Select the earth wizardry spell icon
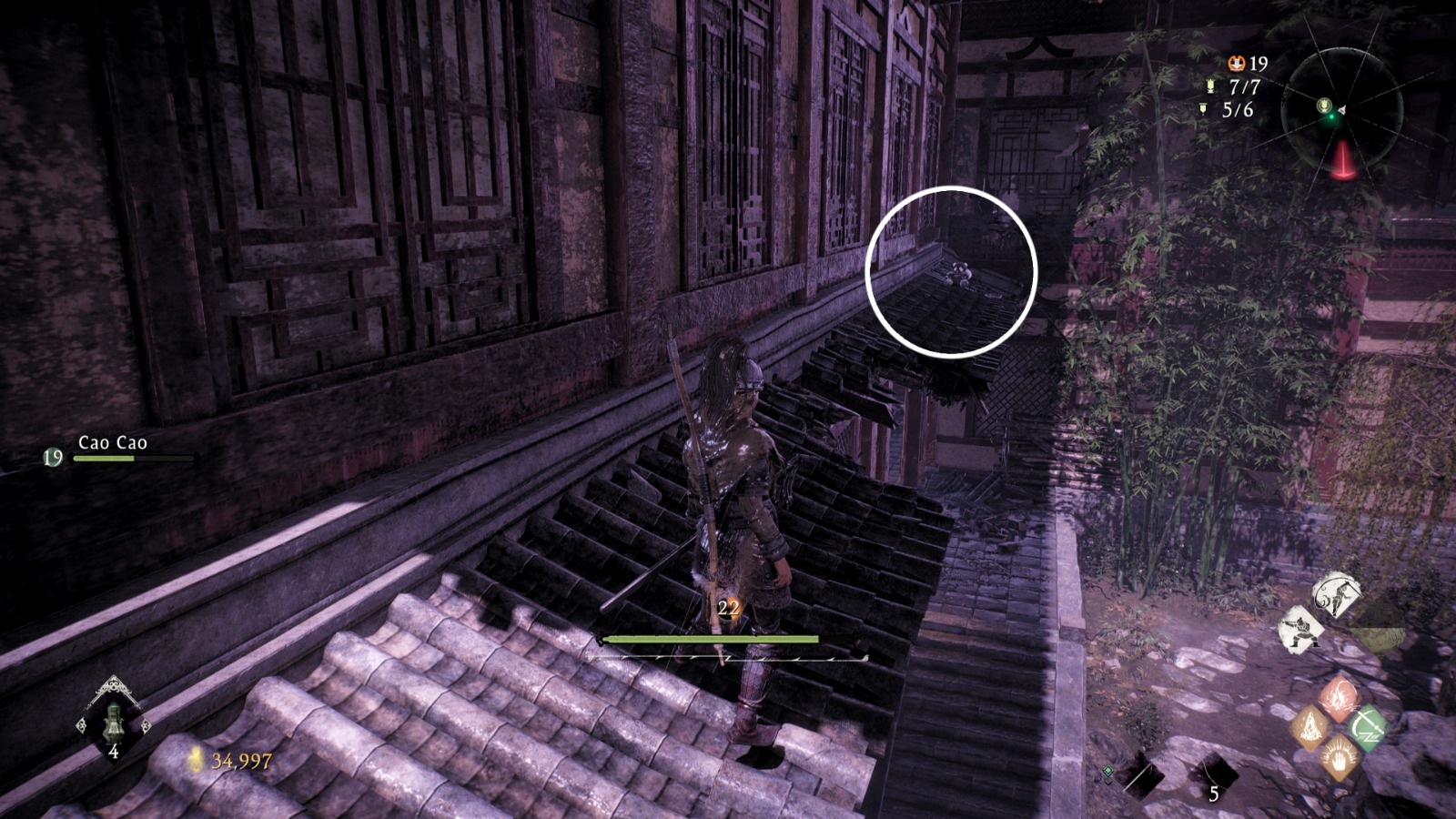The width and height of the screenshot is (1456, 819). [1309, 727]
